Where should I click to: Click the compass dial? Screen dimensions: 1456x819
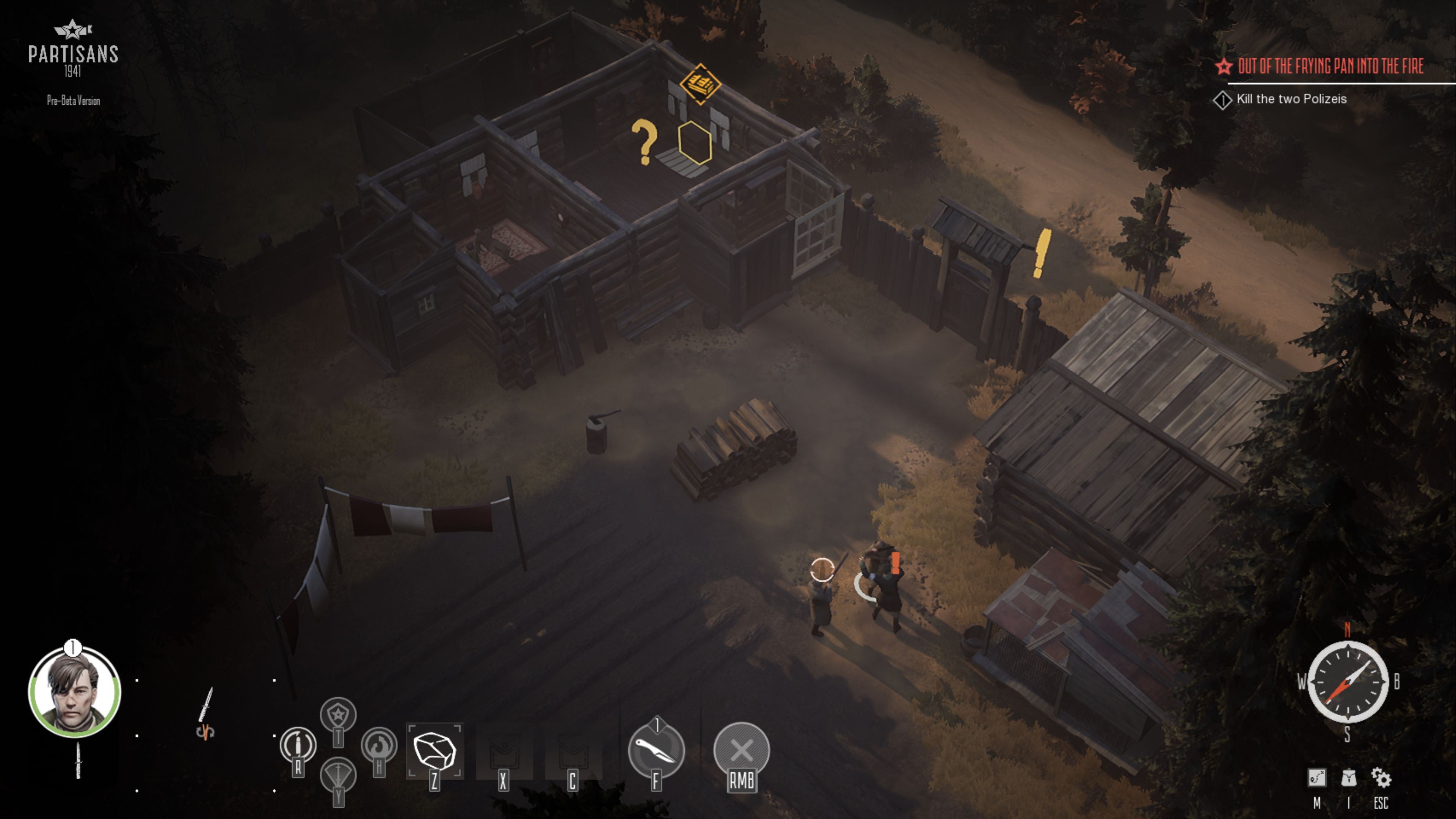(x=1348, y=682)
